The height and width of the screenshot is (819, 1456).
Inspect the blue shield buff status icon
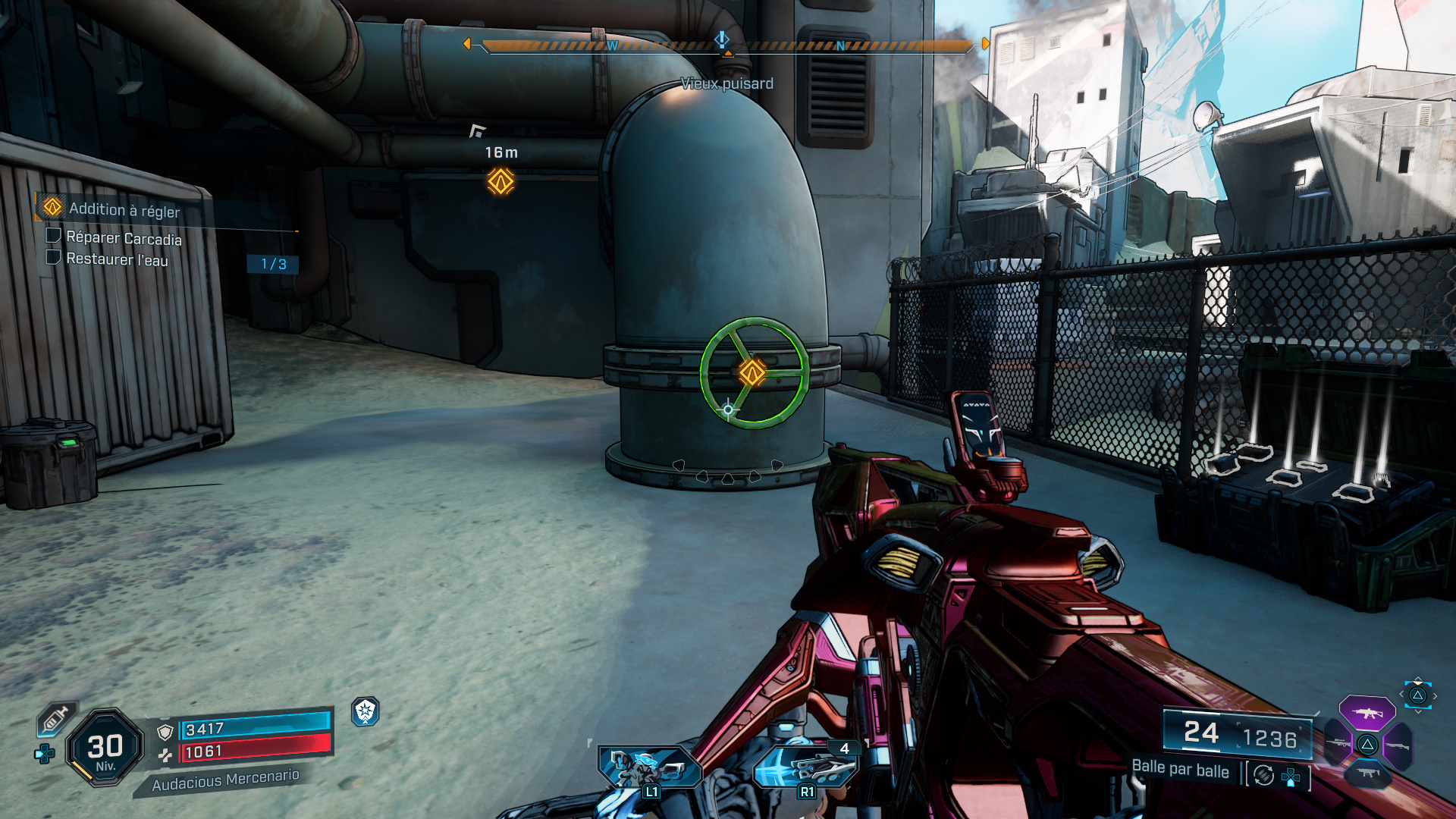pyautogui.click(x=366, y=711)
